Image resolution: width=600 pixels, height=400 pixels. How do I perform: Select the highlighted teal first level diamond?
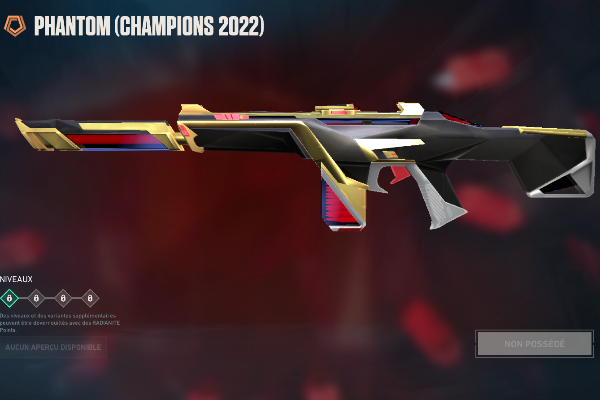tap(10, 297)
